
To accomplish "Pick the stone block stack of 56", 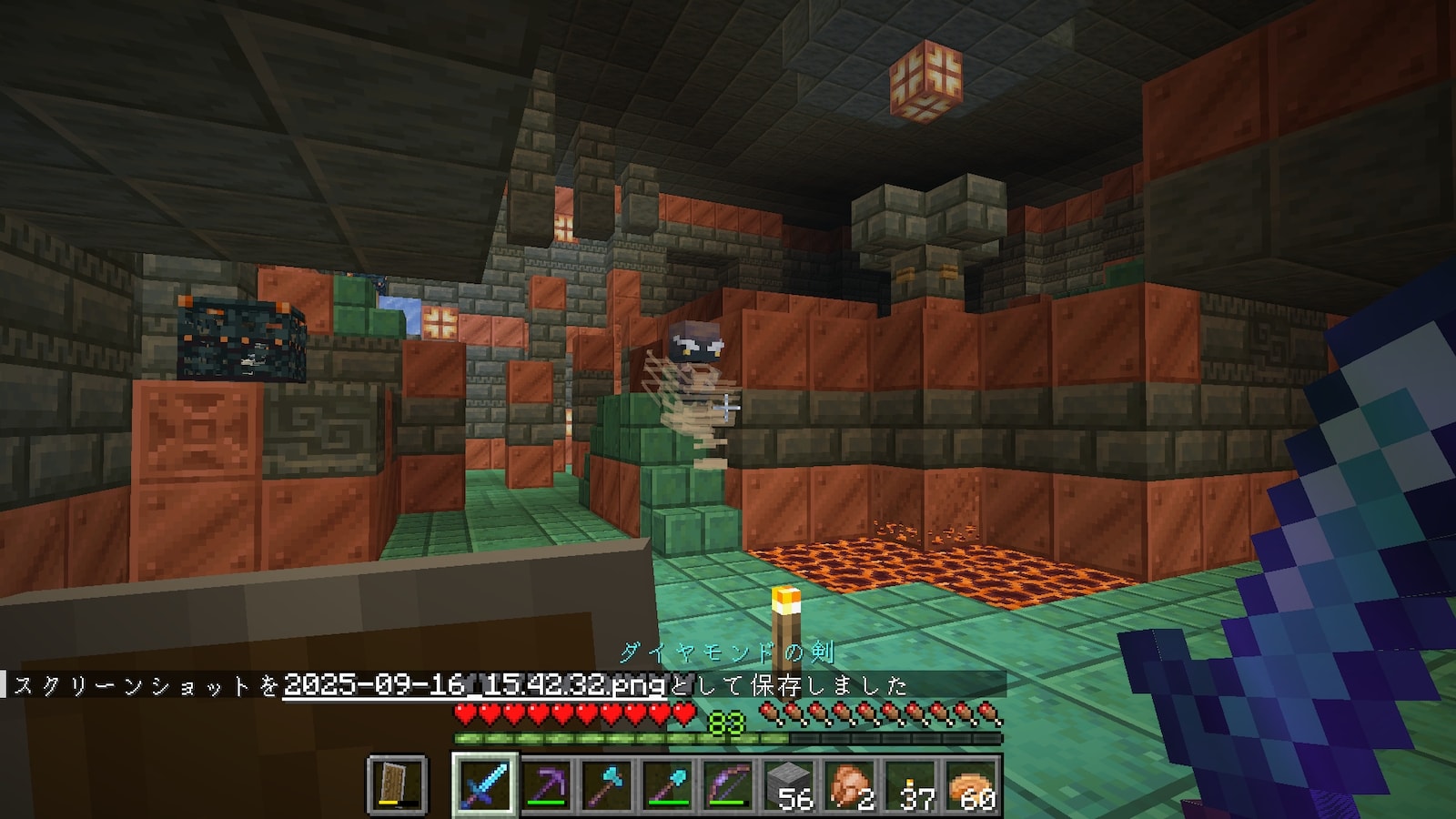I will (790, 784).
